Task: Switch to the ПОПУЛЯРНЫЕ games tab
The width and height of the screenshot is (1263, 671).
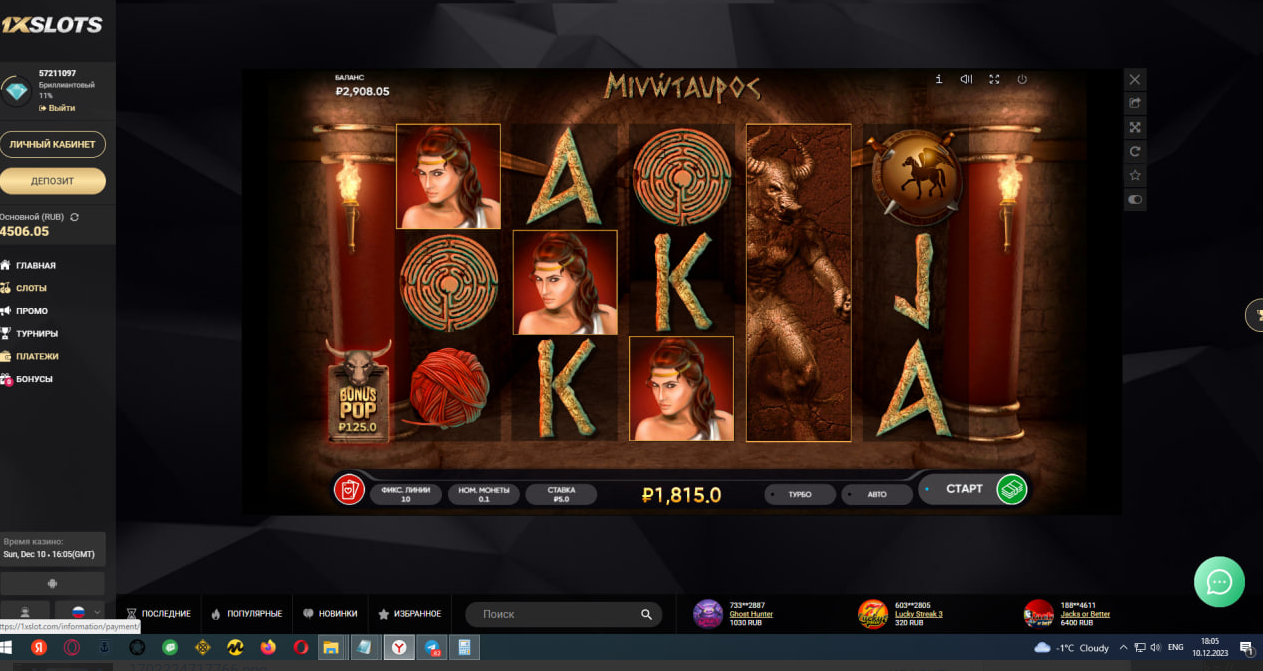Action: 246,614
